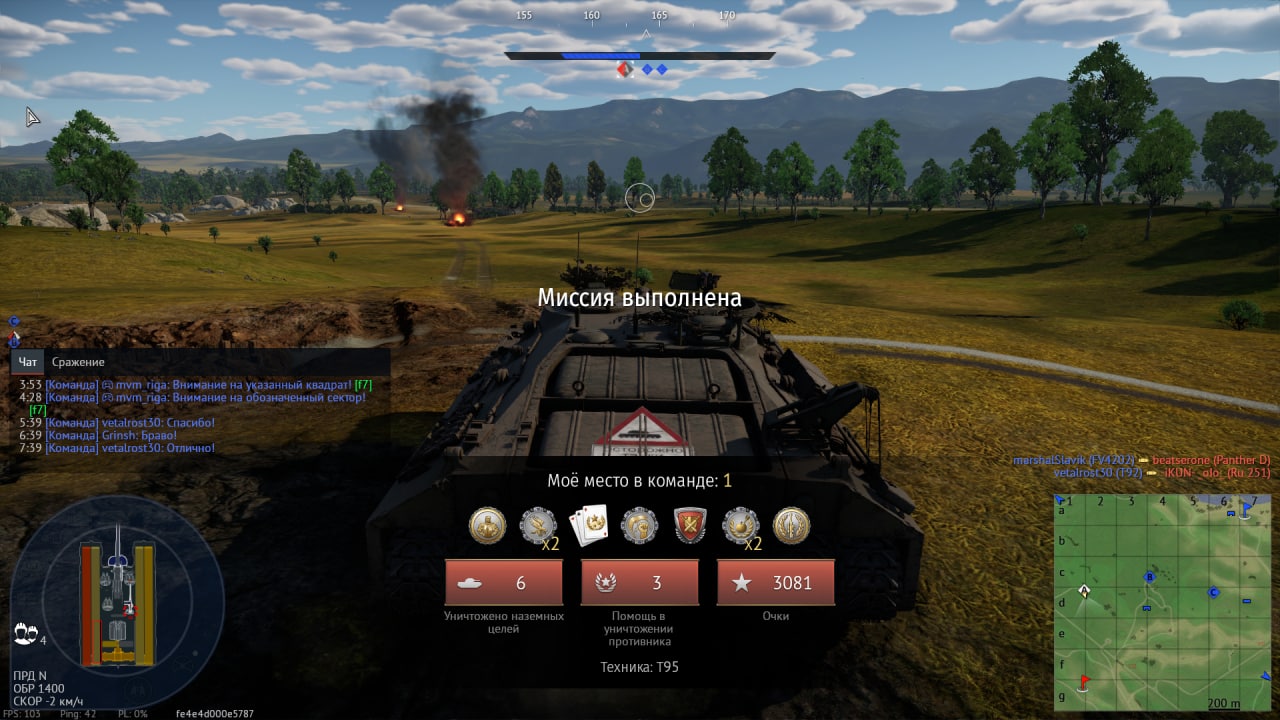Select the raised fist helmet medal
The height and width of the screenshot is (720, 1280).
tap(639, 525)
